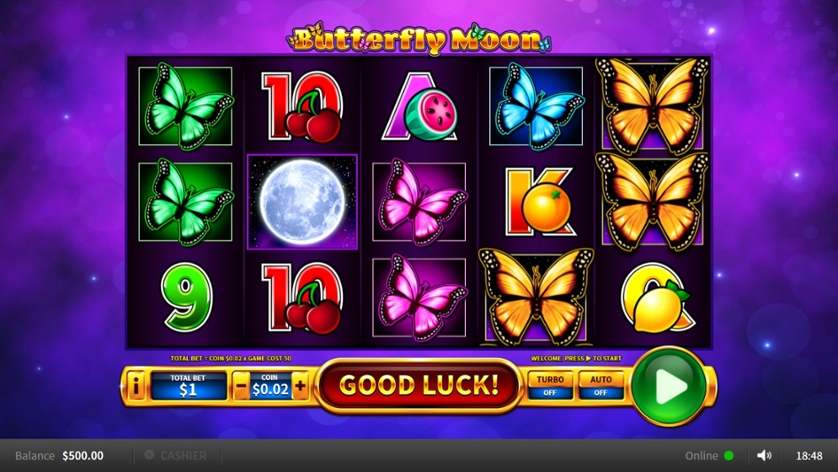Screen dimensions: 838x472
Task: Increase coin value with the plus button
Action: pyautogui.click(x=300, y=385)
